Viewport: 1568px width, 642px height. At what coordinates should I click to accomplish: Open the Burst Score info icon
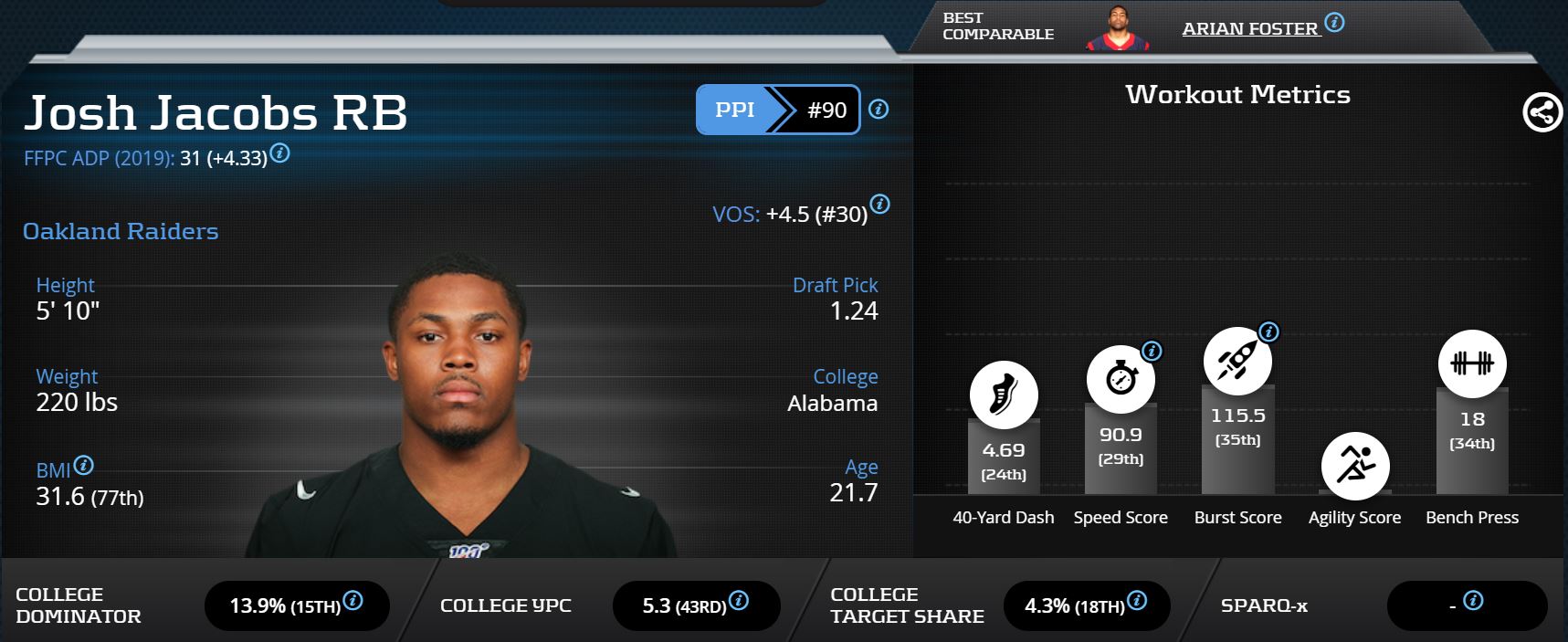(1268, 332)
